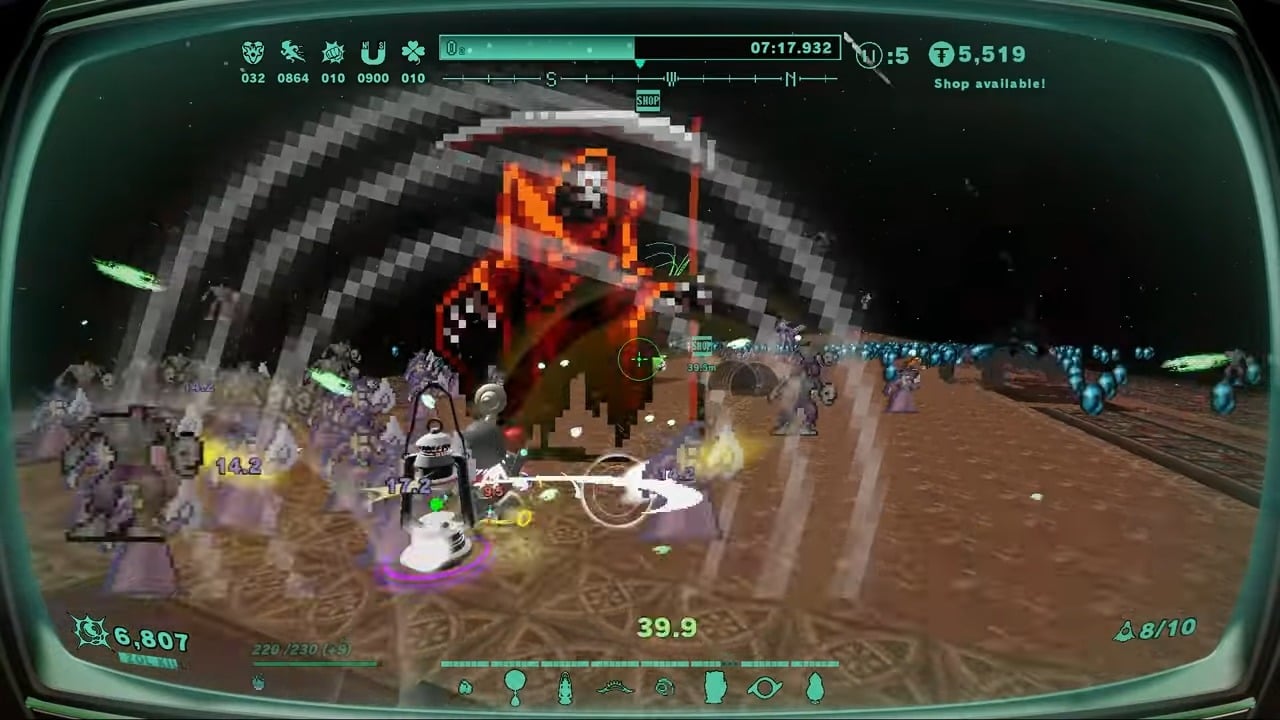Click the T currency coin icon
Image resolution: width=1280 pixels, height=720 pixels.
coord(941,54)
